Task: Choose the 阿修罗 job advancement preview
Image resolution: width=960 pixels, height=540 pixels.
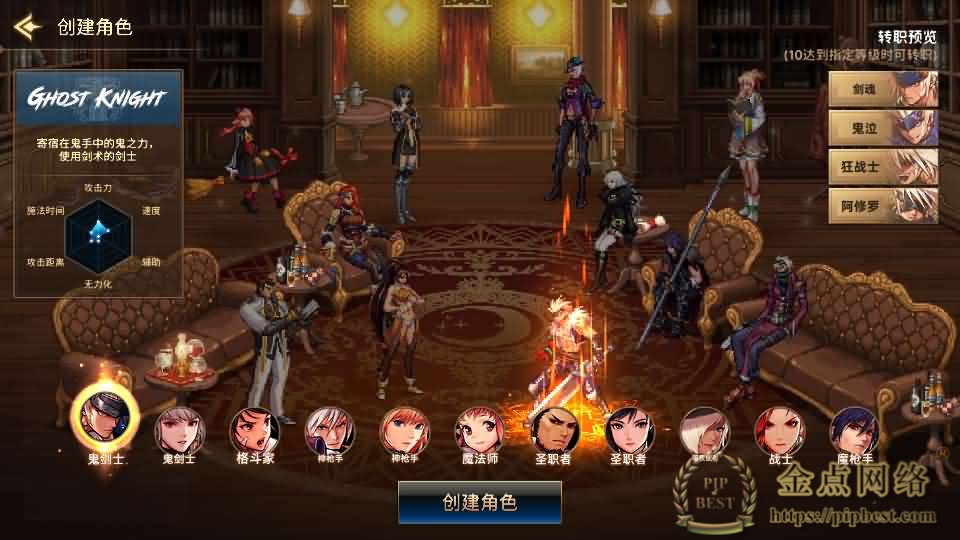Action: coord(883,206)
